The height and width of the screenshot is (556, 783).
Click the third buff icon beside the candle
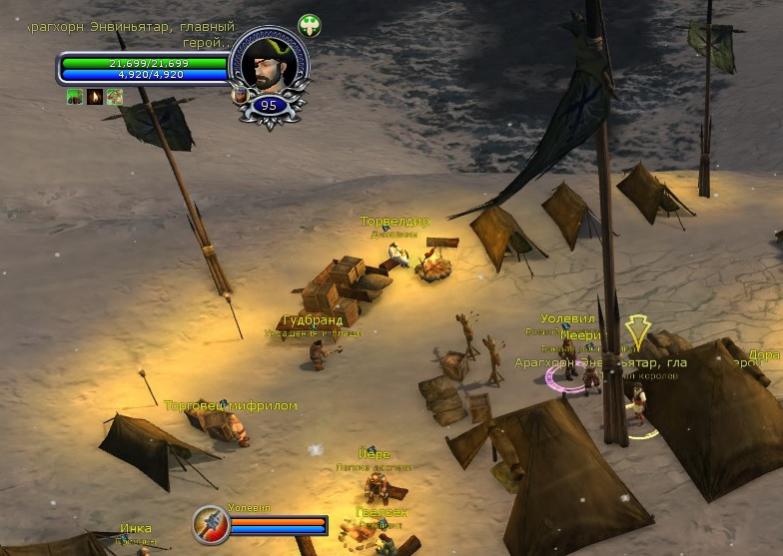click(115, 97)
